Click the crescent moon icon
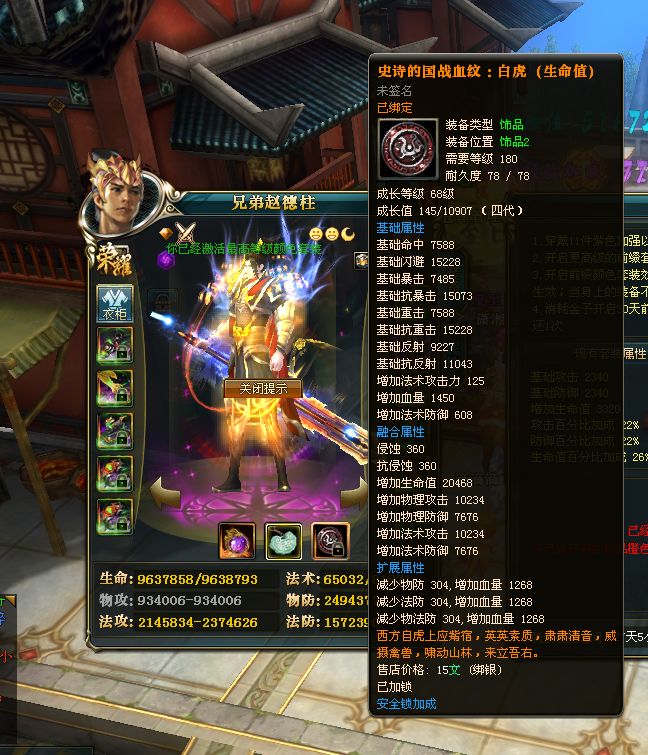Image resolution: width=648 pixels, height=755 pixels. [348, 233]
